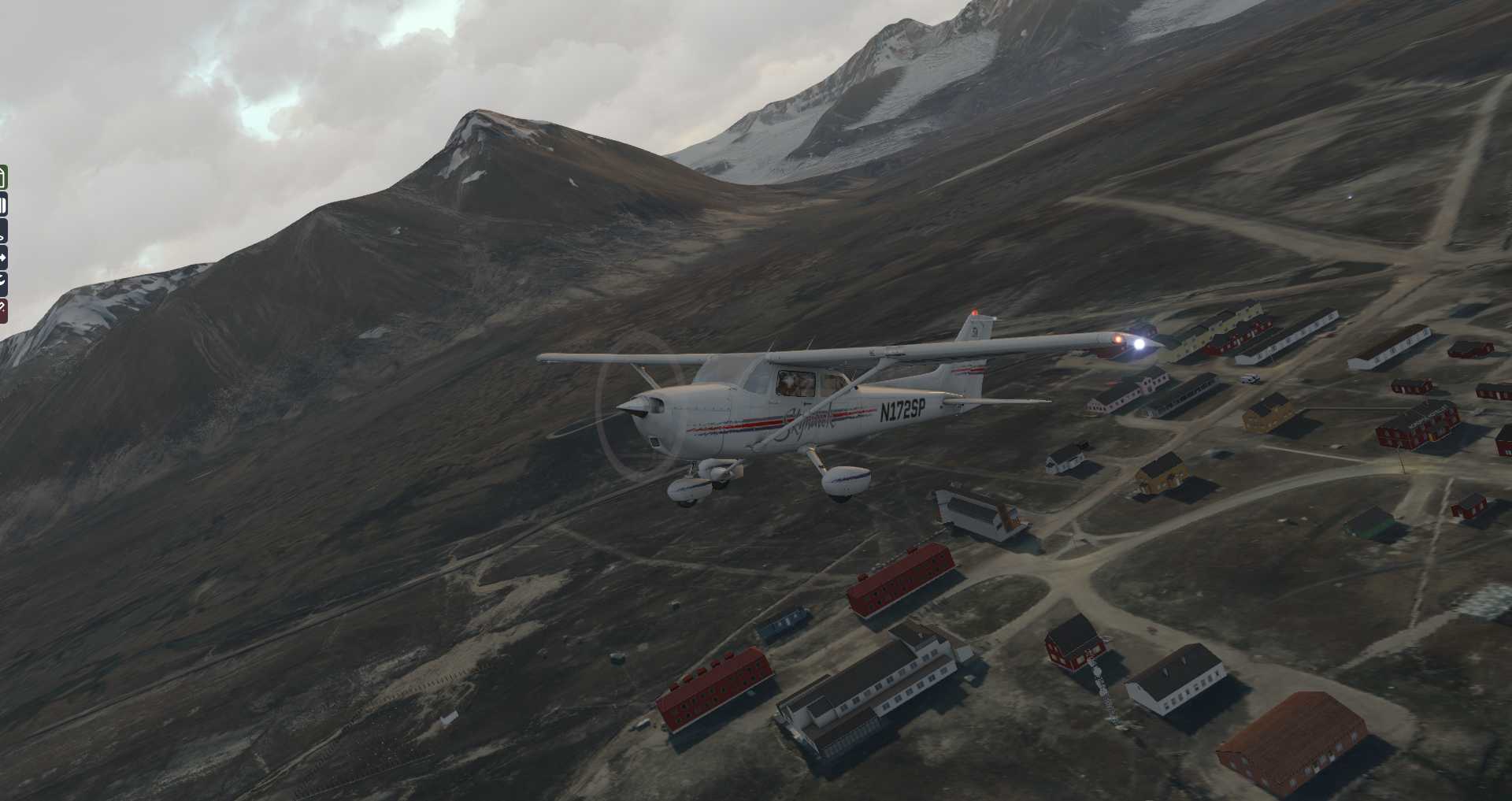The width and height of the screenshot is (1512, 801).
Task: Select the arrow icon in the side toolbar
Action: coord(3,258)
